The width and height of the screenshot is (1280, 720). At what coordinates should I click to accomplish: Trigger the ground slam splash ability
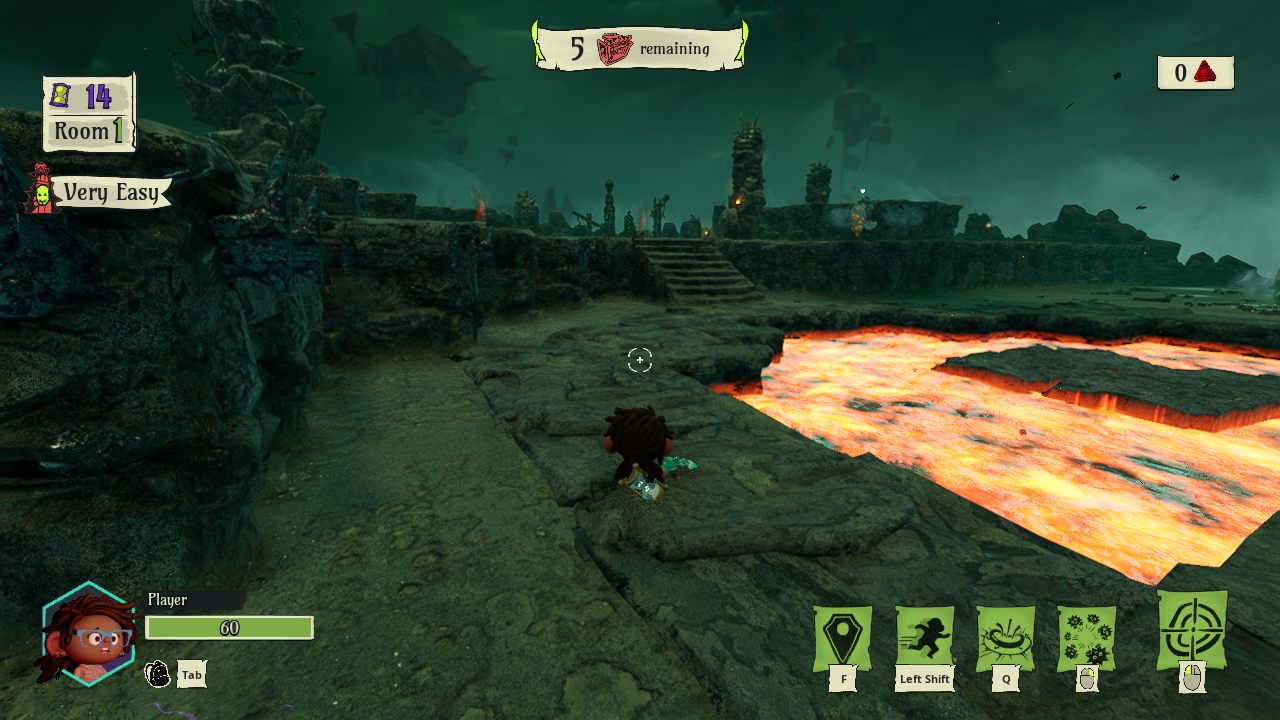1005,638
